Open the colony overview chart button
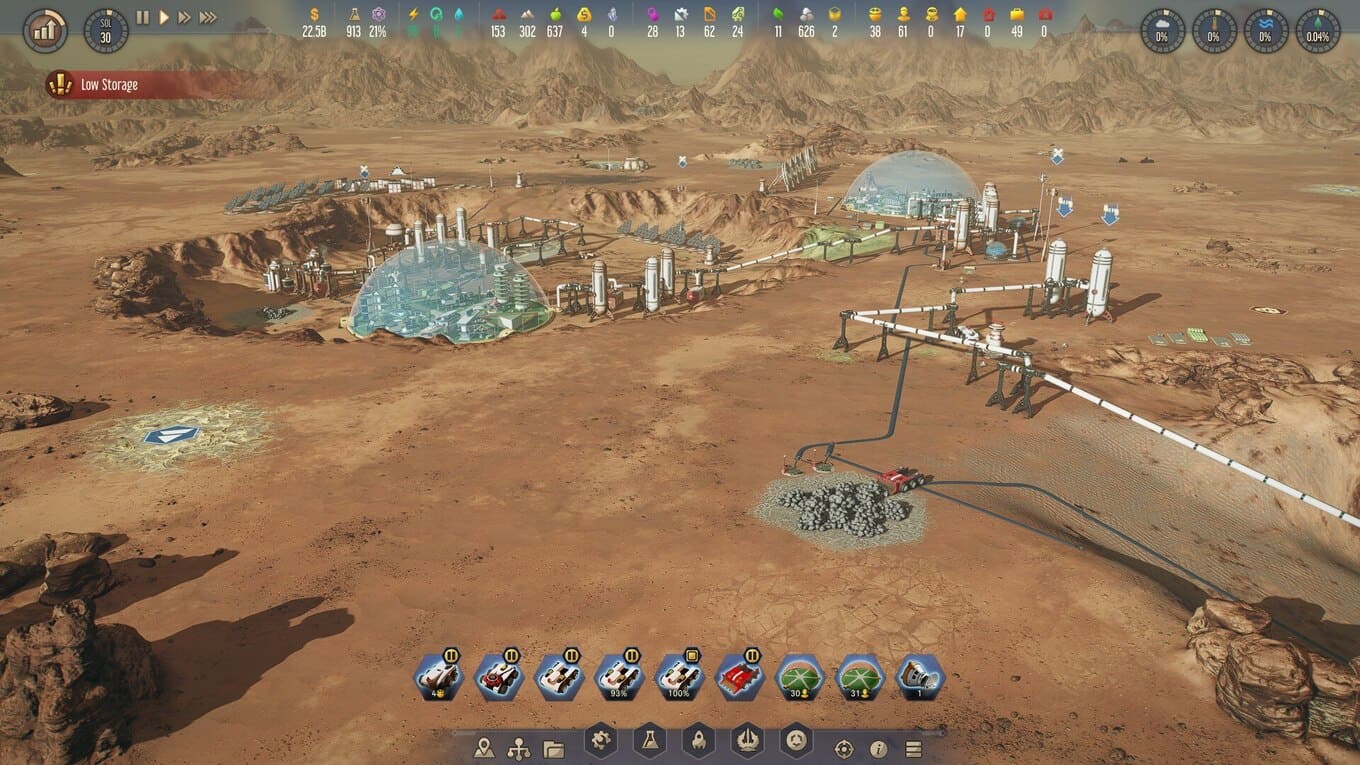Viewport: 1360px width, 765px height. click(x=45, y=31)
